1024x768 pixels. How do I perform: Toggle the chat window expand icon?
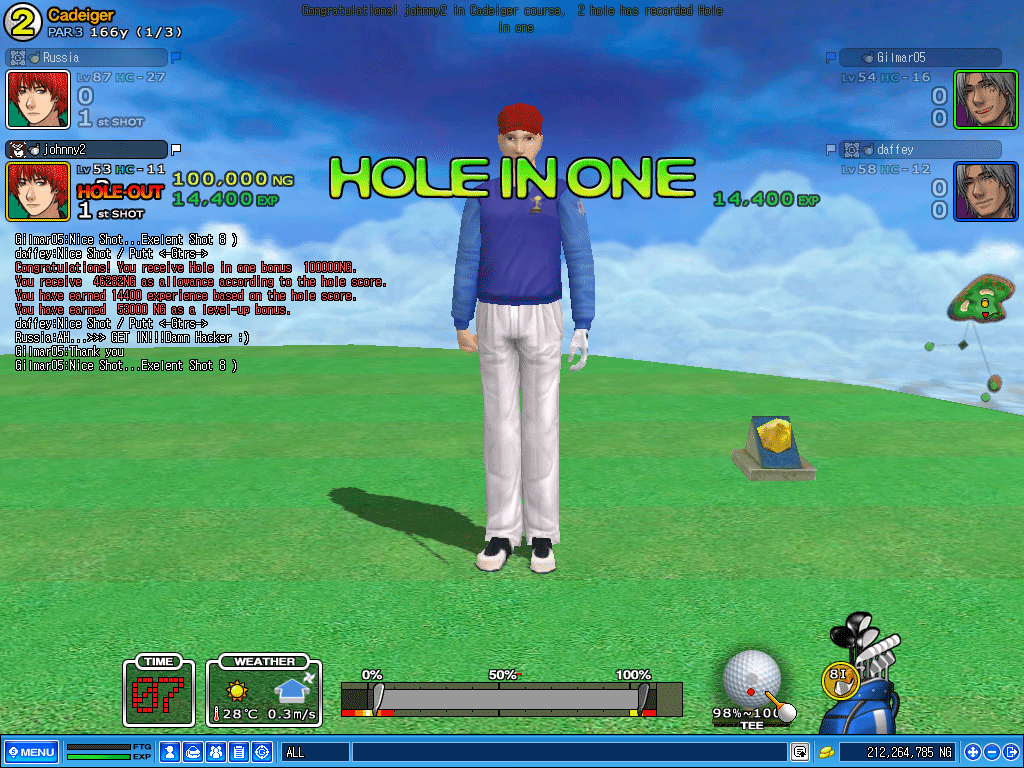click(x=800, y=752)
